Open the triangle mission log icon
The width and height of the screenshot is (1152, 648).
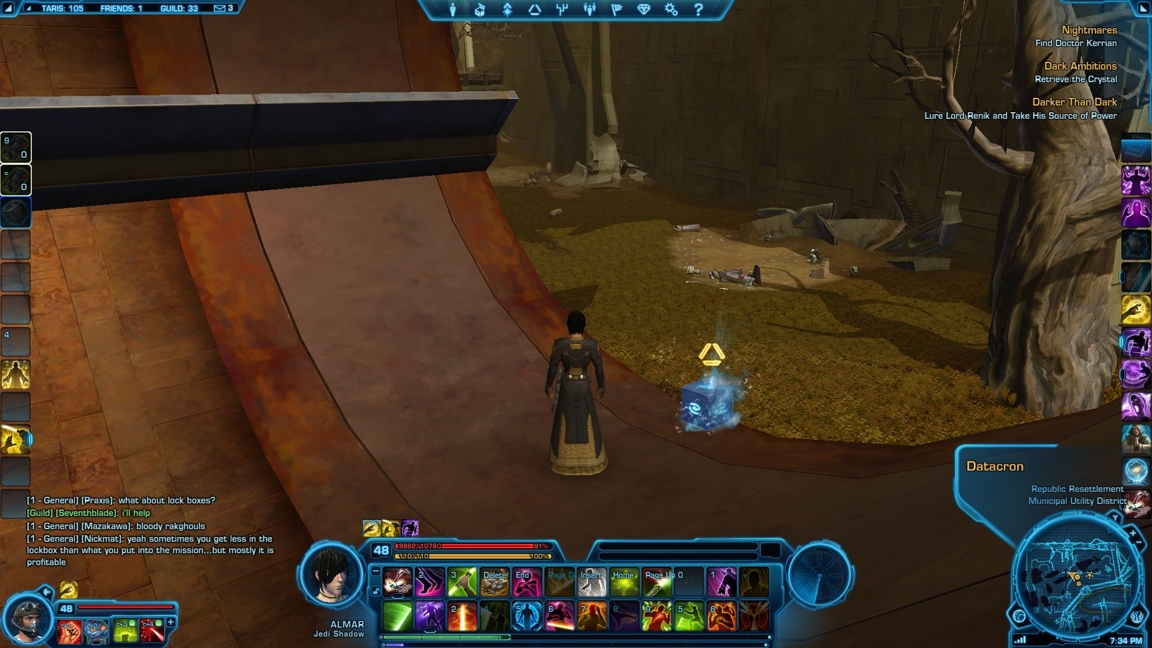click(534, 9)
